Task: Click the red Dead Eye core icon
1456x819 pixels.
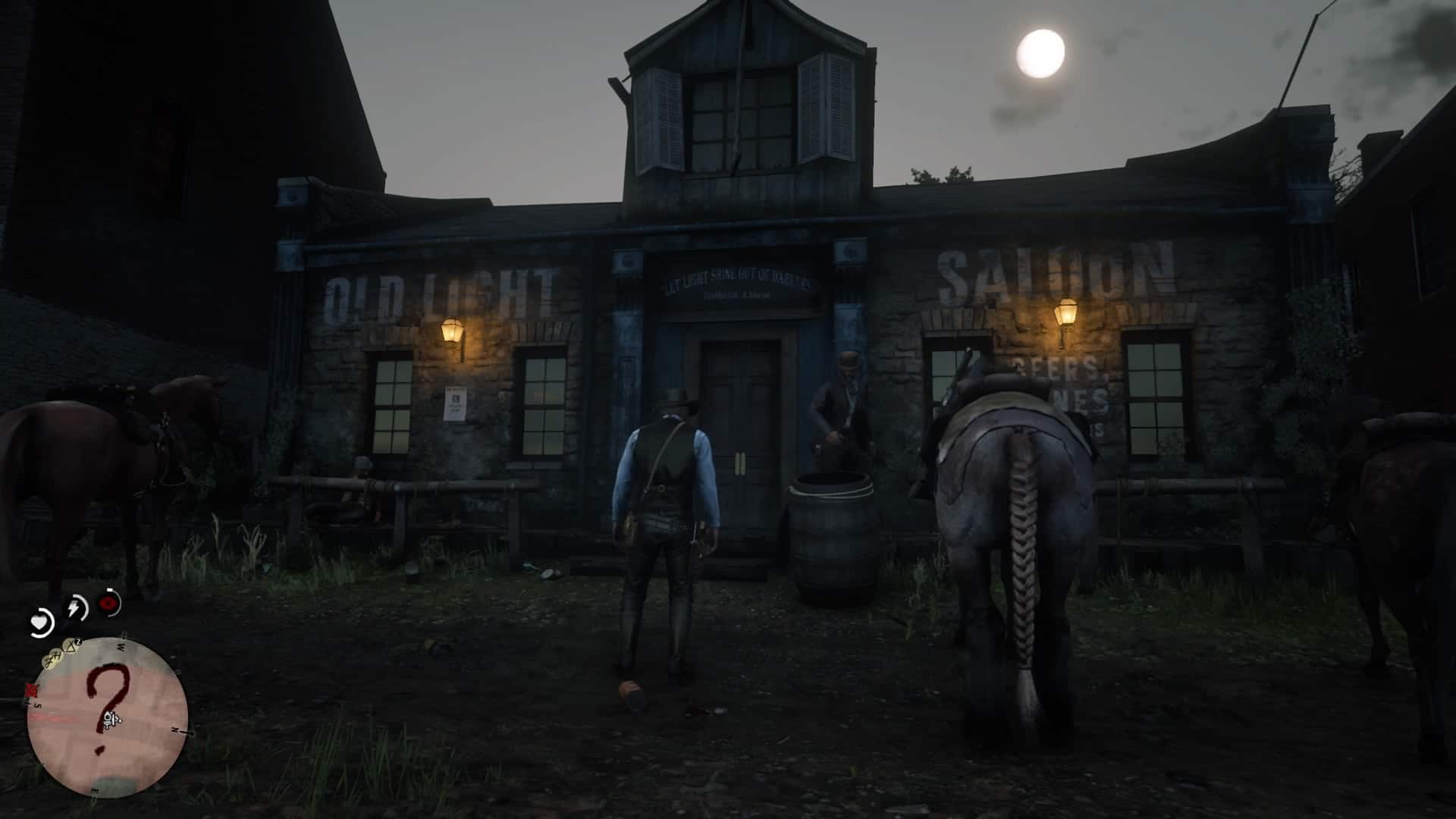Action: [107, 604]
